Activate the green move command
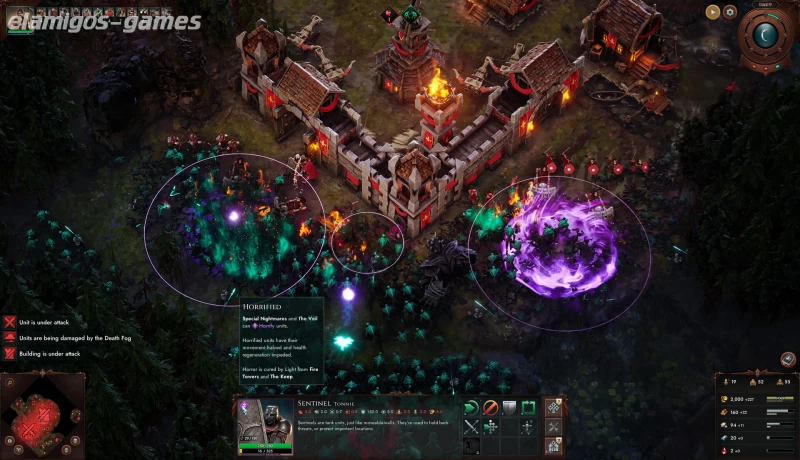This screenshot has height=460, width=800. pyautogui.click(x=472, y=407)
